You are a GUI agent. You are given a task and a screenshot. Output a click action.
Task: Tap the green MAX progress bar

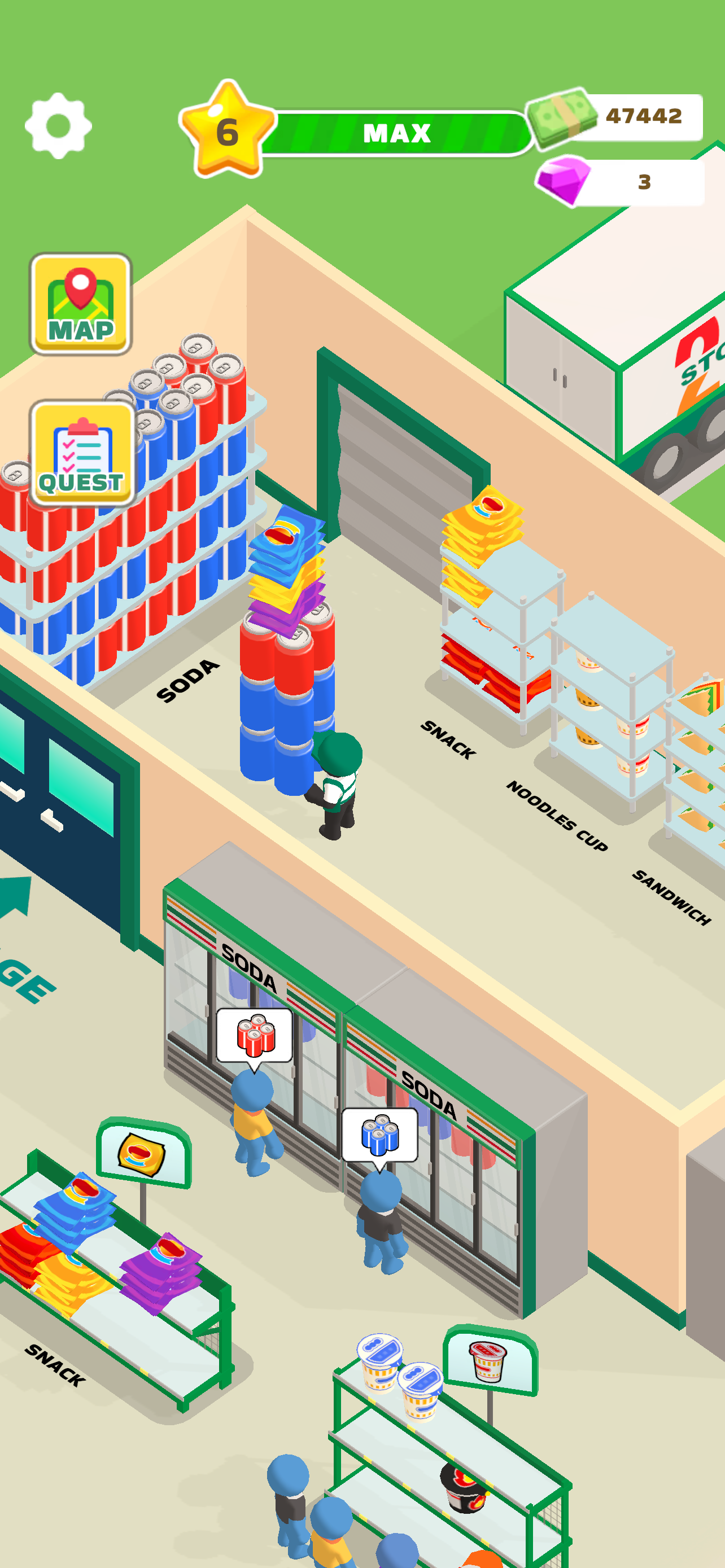[396, 133]
